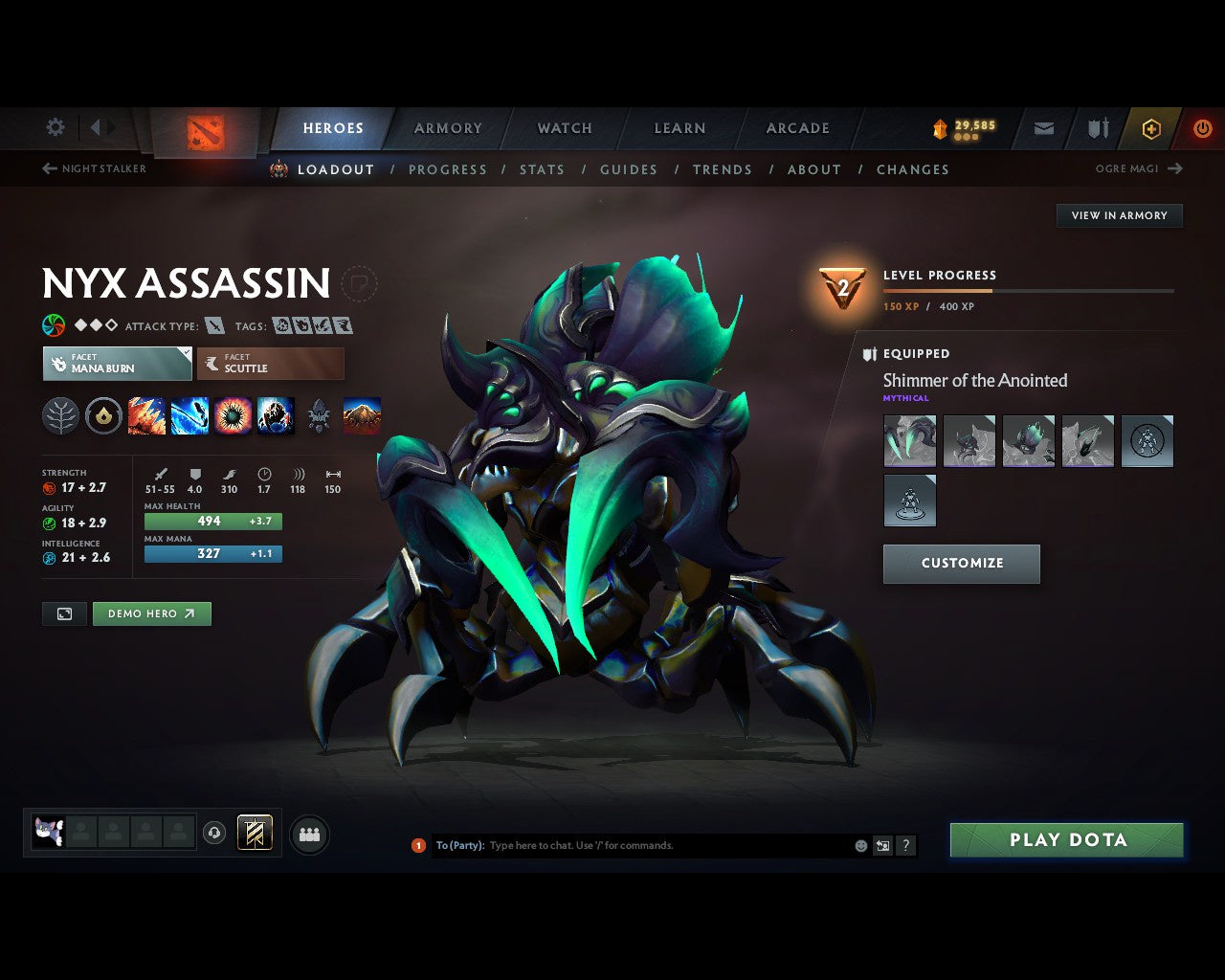Screen dimensions: 1225x980
Task: Open the Mana Burn spell icon
Action: (x=190, y=415)
